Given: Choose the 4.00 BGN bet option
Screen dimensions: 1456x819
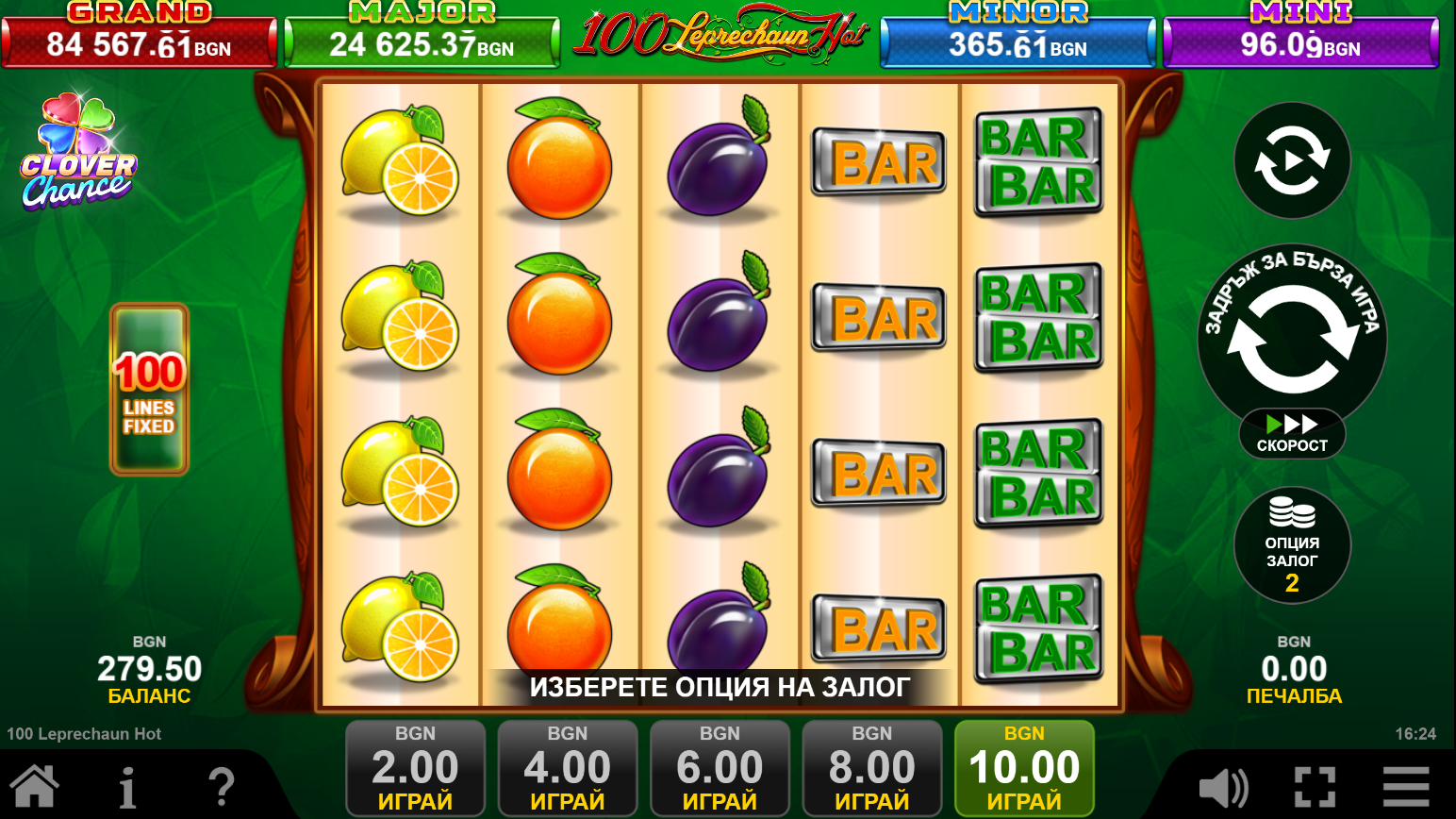Looking at the screenshot, I should click(x=568, y=768).
